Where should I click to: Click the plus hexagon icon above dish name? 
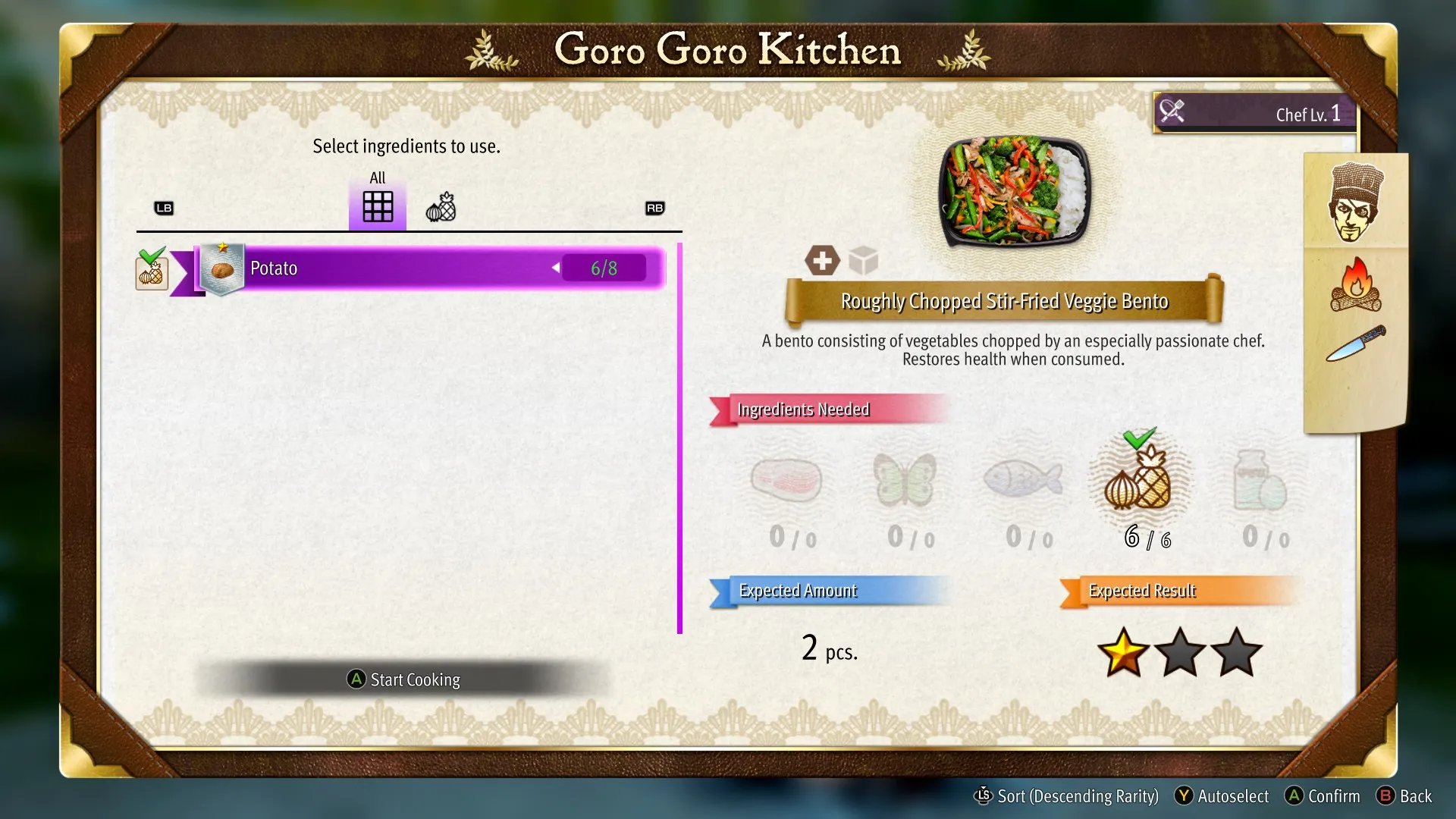[x=822, y=260]
